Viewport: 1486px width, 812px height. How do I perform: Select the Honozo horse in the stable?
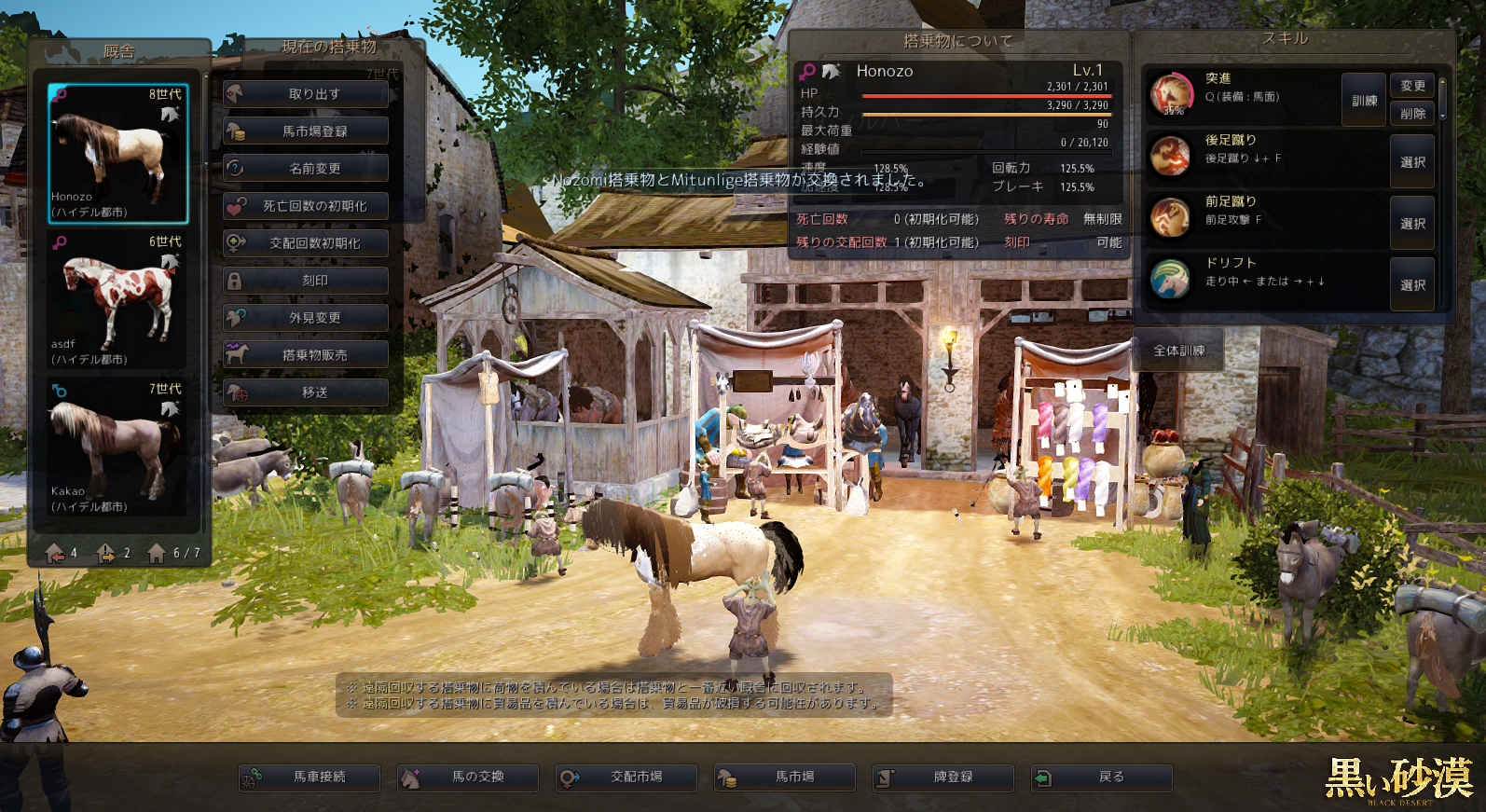117,154
